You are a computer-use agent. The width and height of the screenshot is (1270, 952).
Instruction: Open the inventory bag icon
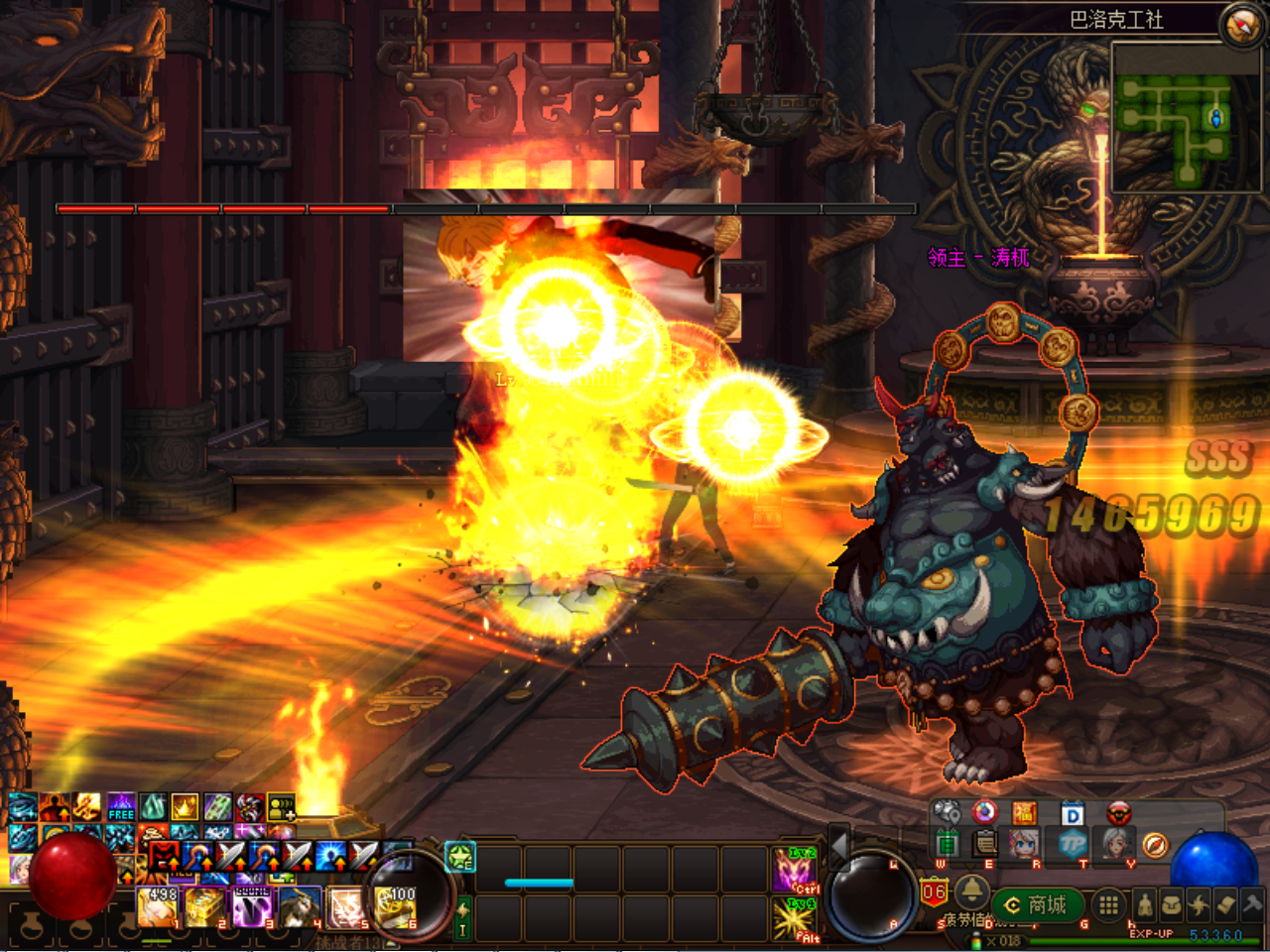(1172, 904)
